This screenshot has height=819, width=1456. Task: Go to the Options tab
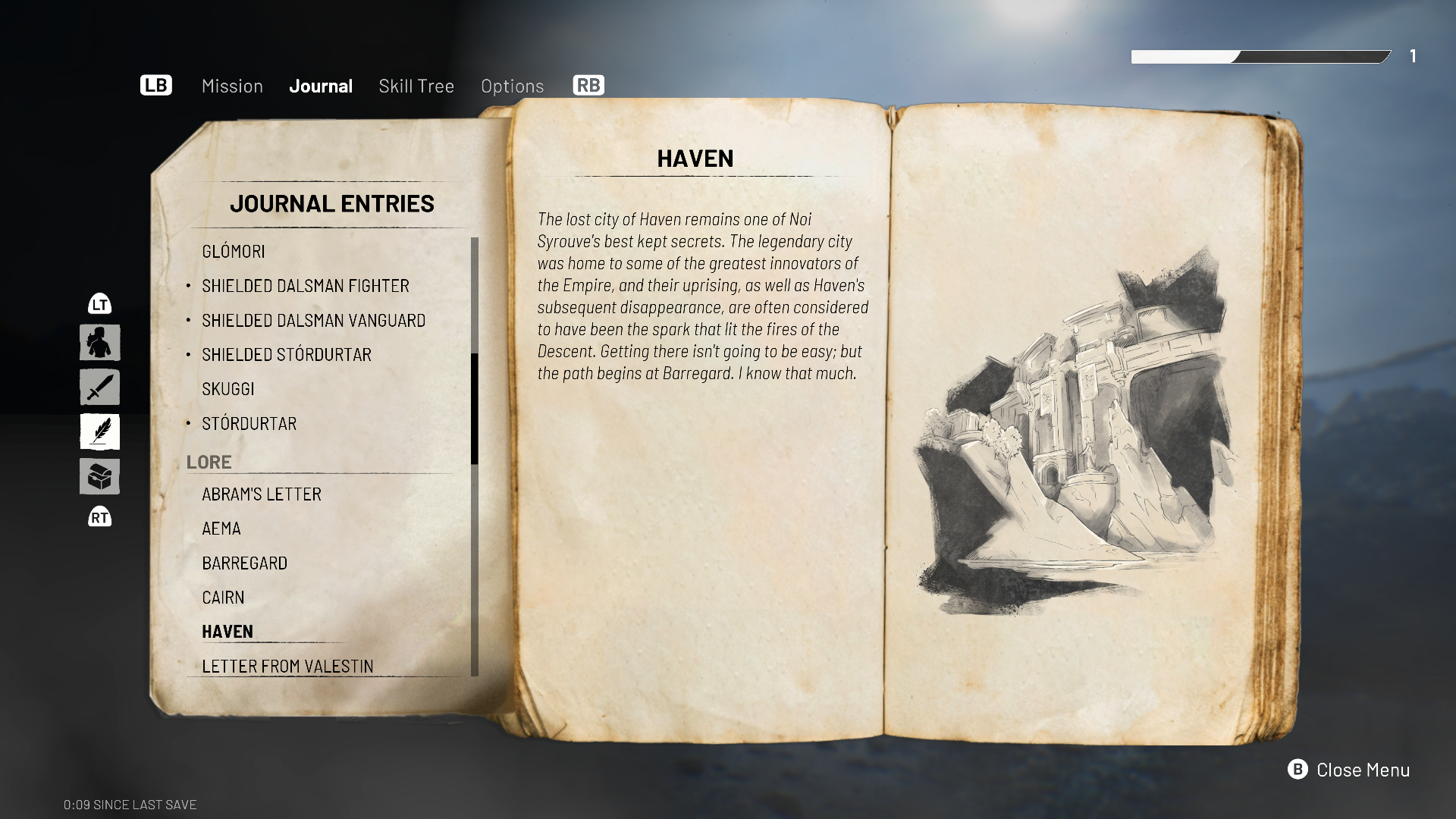pyautogui.click(x=513, y=86)
